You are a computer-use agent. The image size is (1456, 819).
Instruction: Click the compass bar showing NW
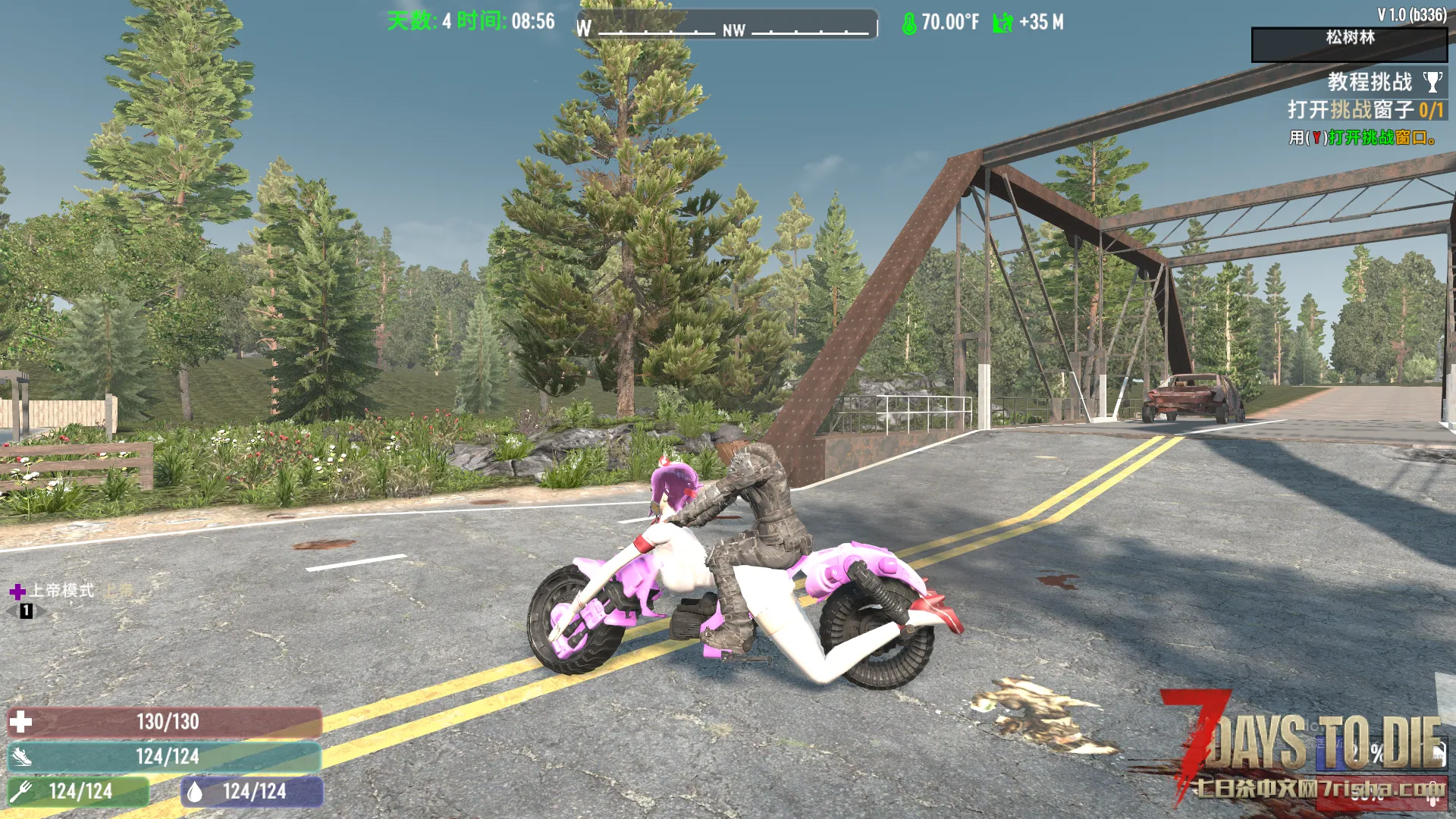pos(727,27)
